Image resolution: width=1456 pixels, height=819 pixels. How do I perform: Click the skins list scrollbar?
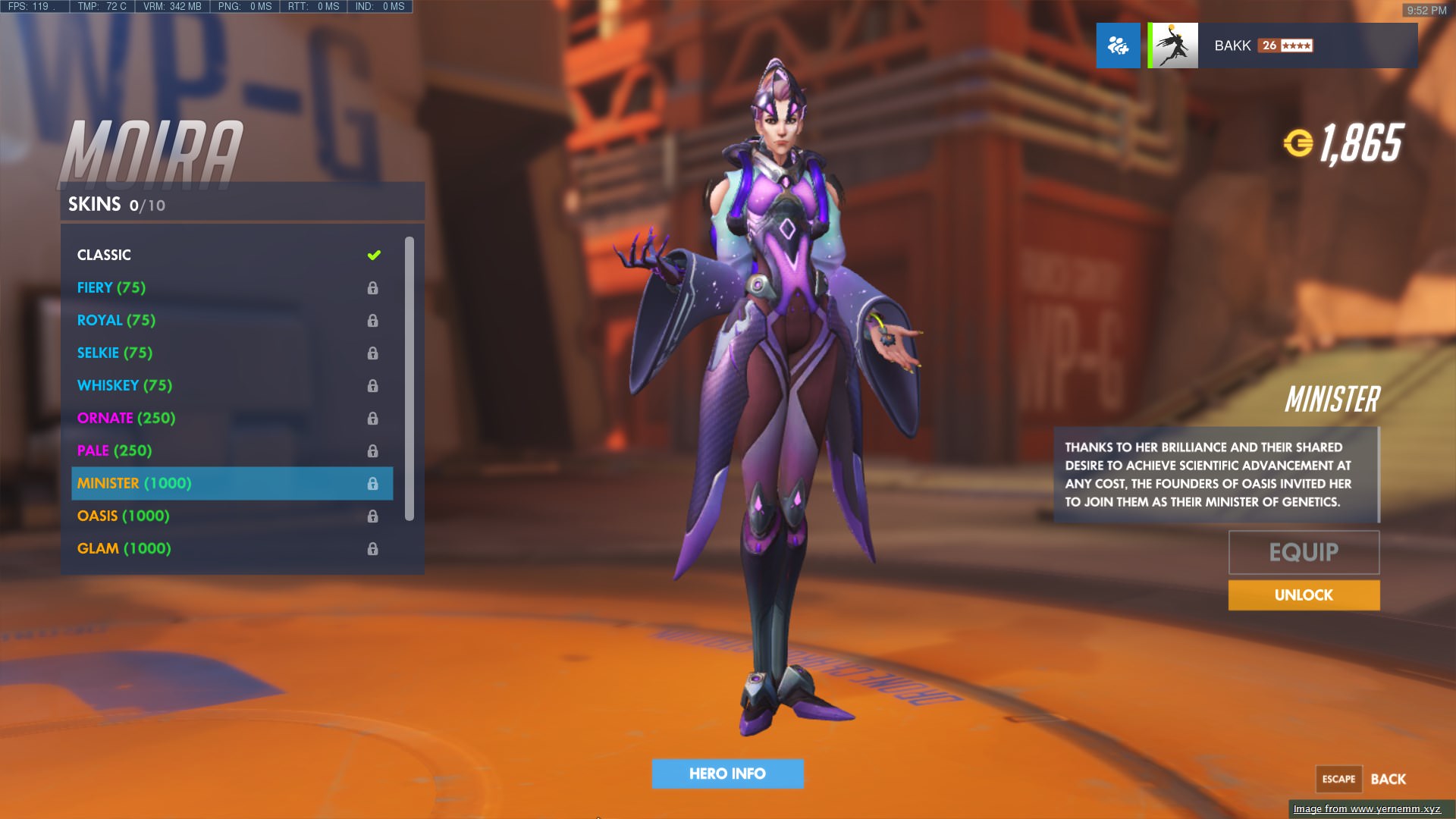coord(409,379)
